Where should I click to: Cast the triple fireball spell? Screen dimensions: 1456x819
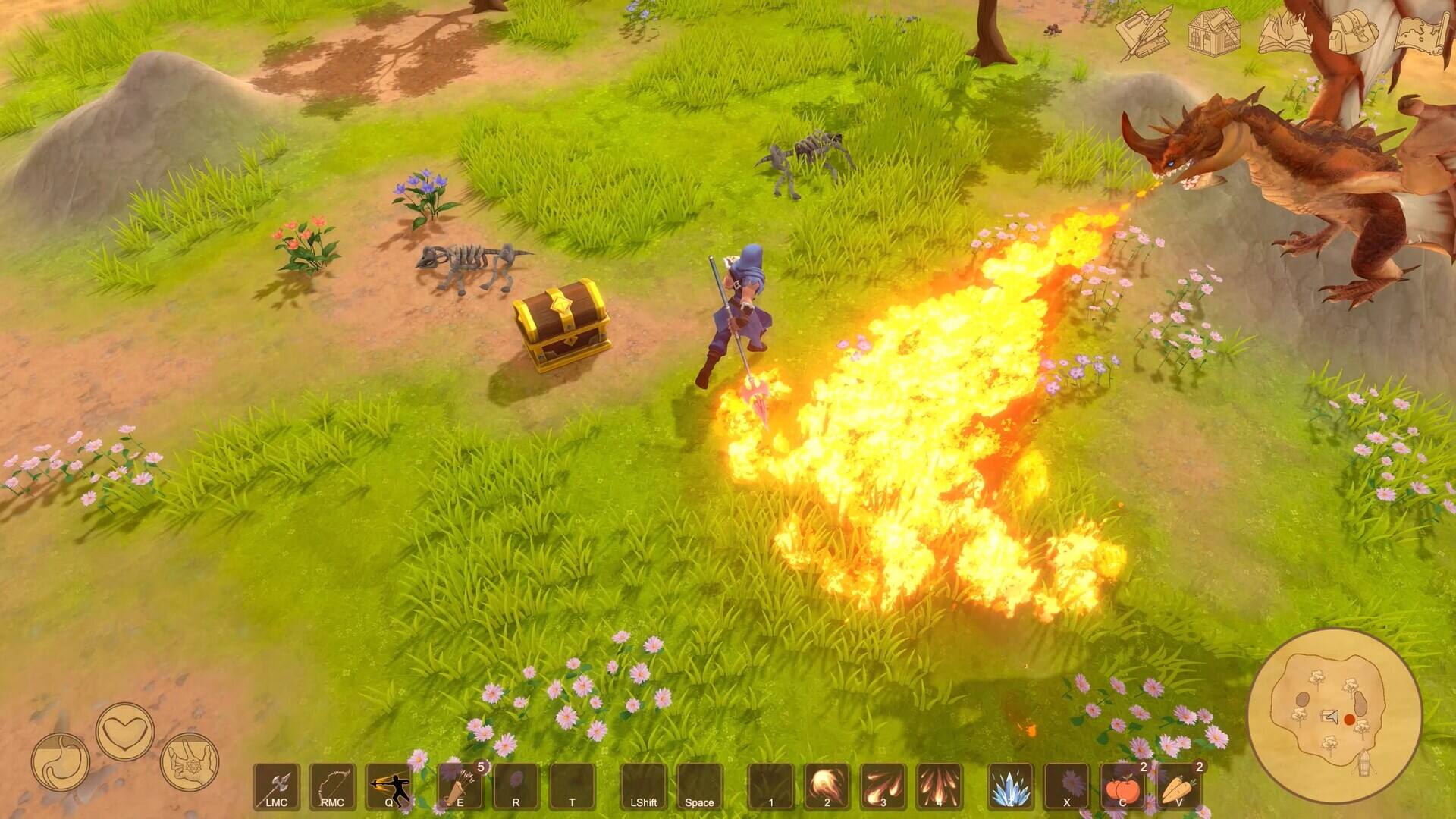(883, 786)
